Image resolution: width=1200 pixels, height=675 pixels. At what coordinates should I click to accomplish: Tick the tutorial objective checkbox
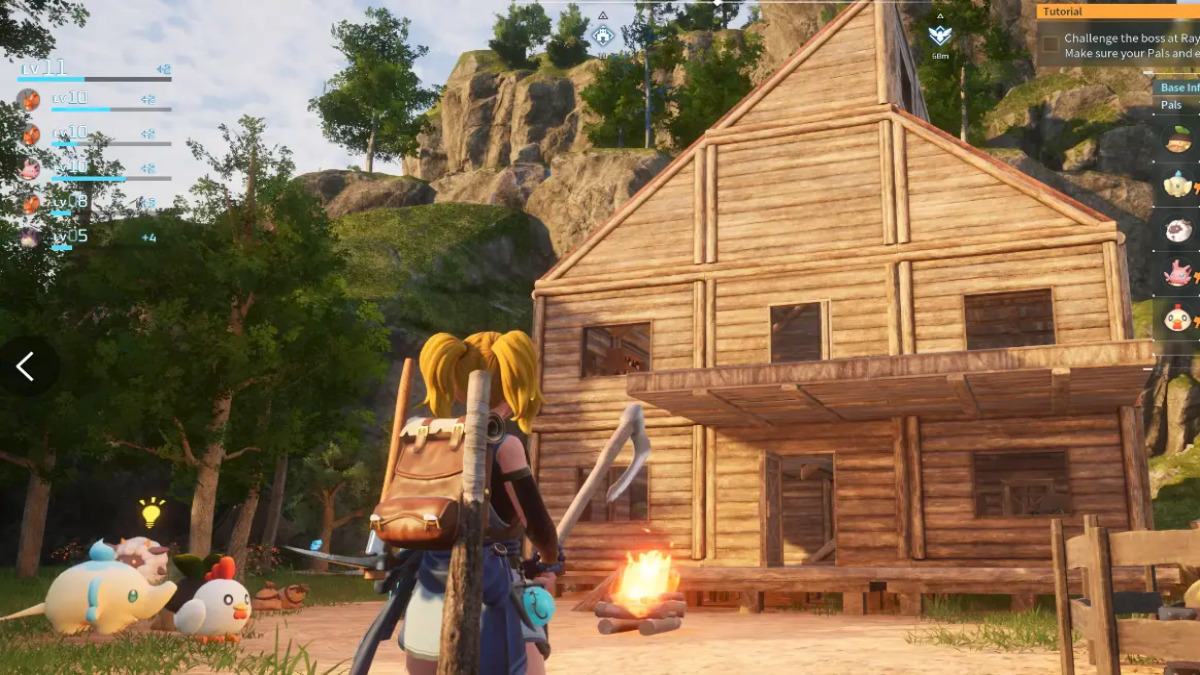click(1050, 44)
